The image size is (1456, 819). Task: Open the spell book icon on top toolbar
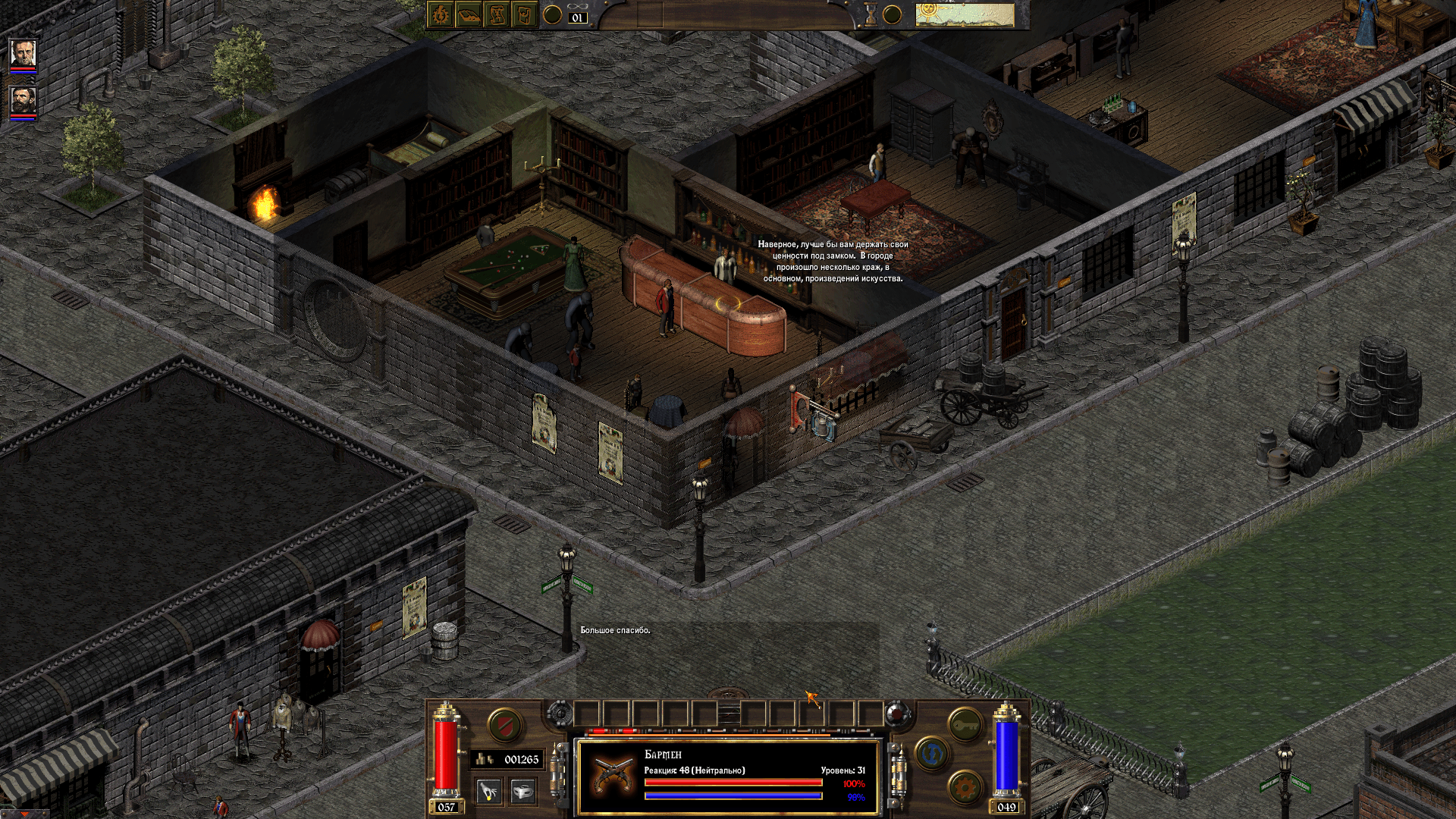coord(439,15)
